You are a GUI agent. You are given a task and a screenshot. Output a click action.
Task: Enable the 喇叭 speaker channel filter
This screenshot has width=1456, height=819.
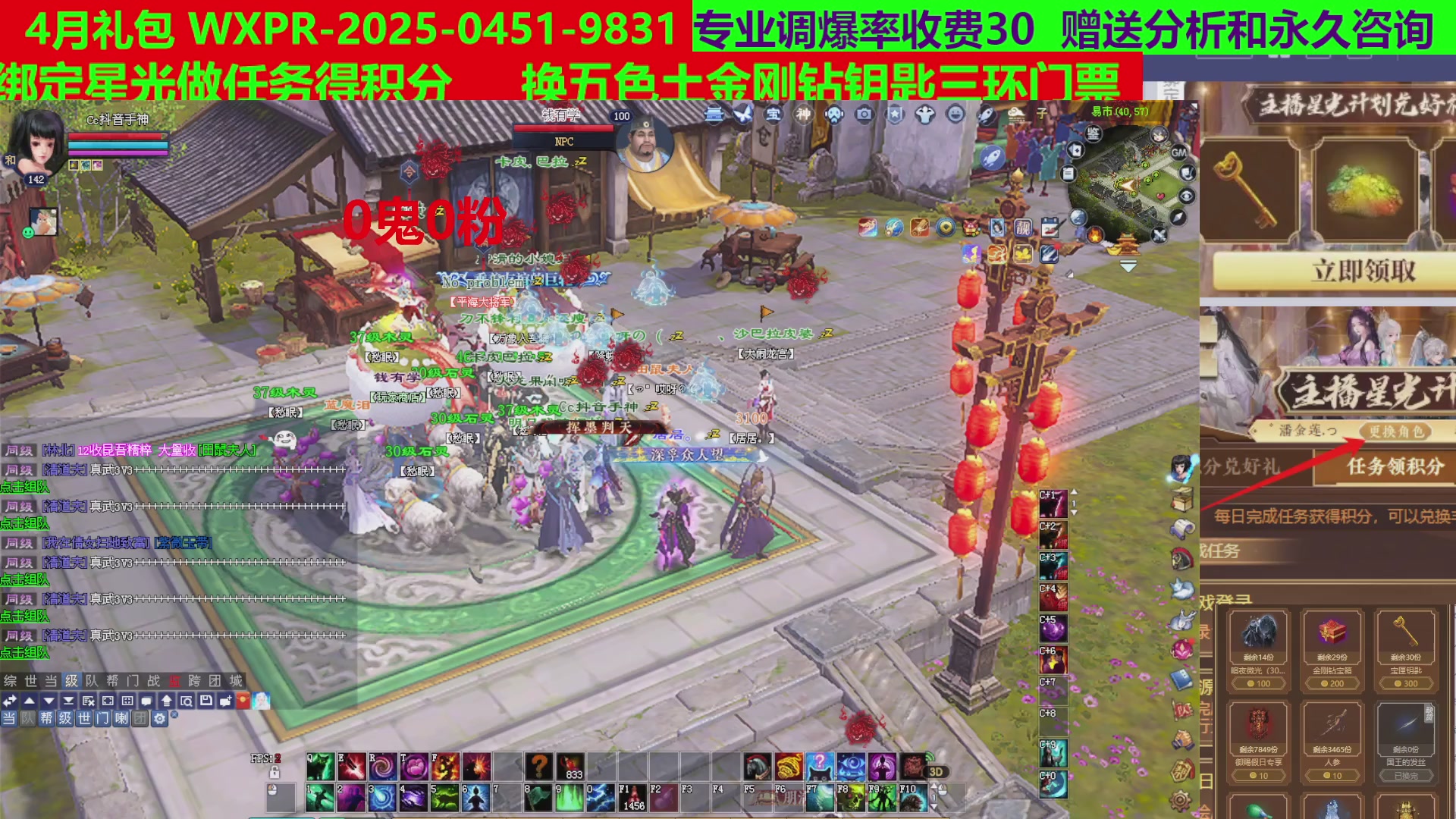pos(121,720)
